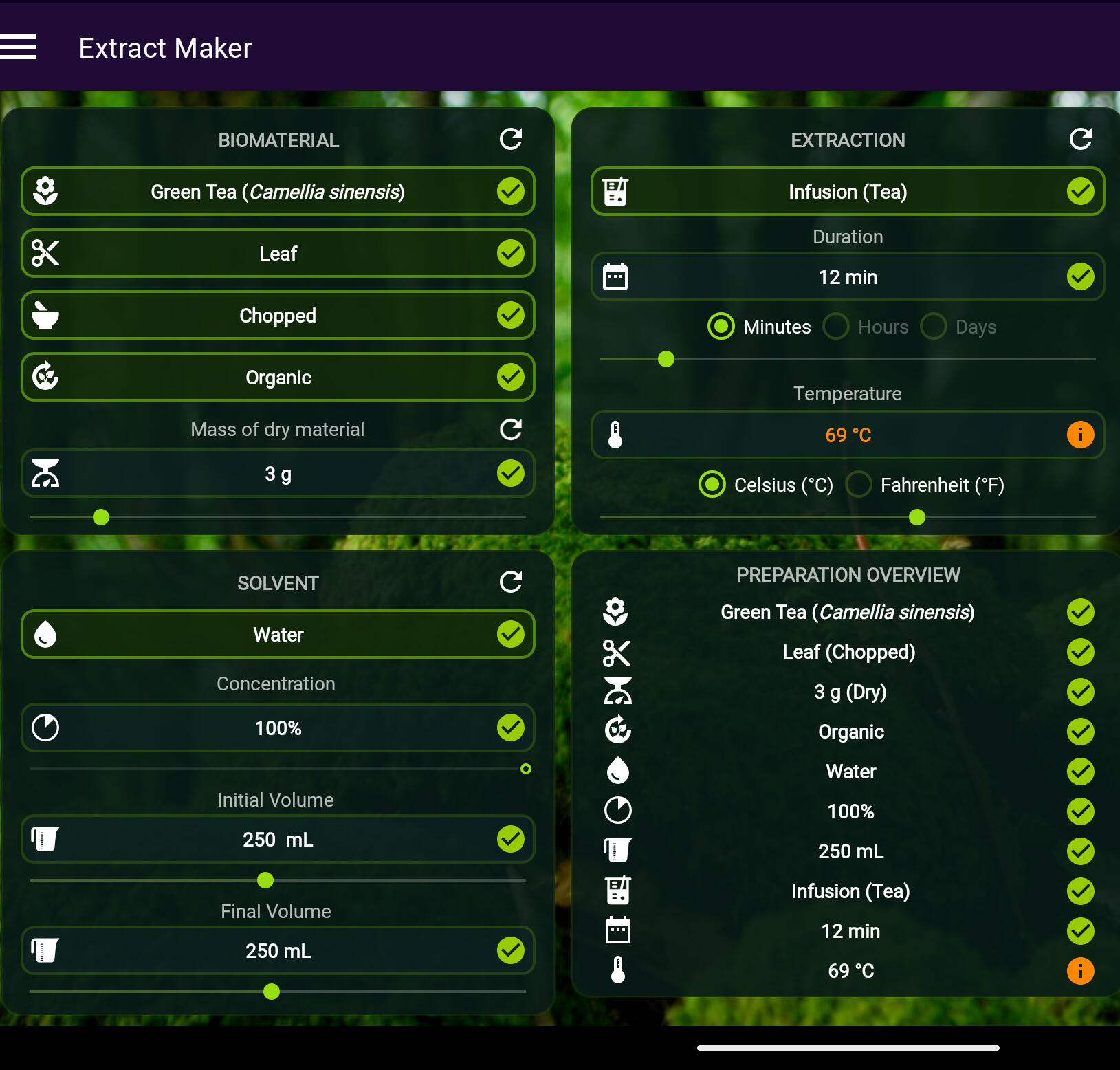Reset the Biomaterial section
The width and height of the screenshot is (1120, 1070).
coord(510,140)
